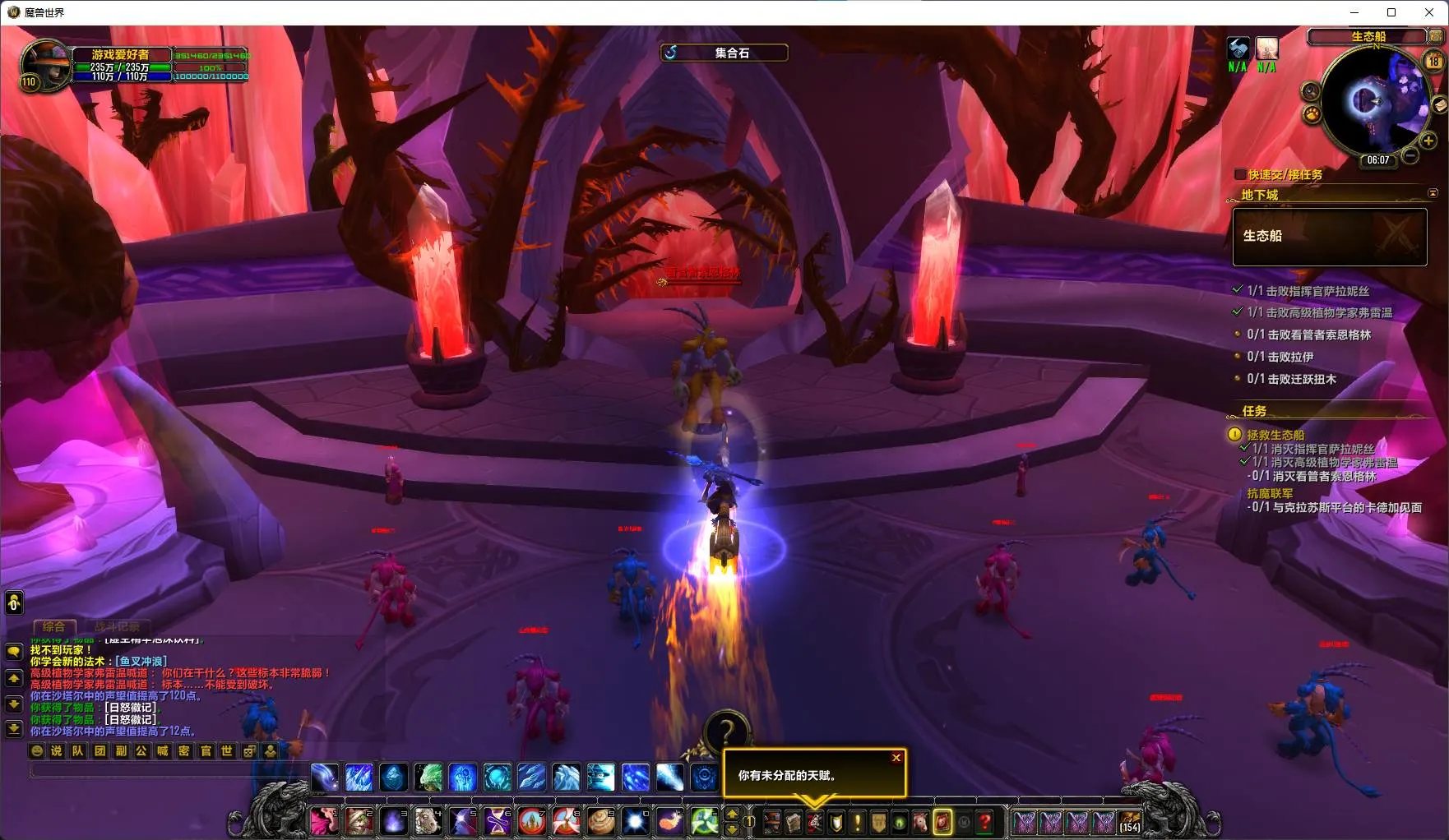1449x840 pixels.
Task: Open the 生态船 dungeon objectives block
Action: coord(1329,237)
